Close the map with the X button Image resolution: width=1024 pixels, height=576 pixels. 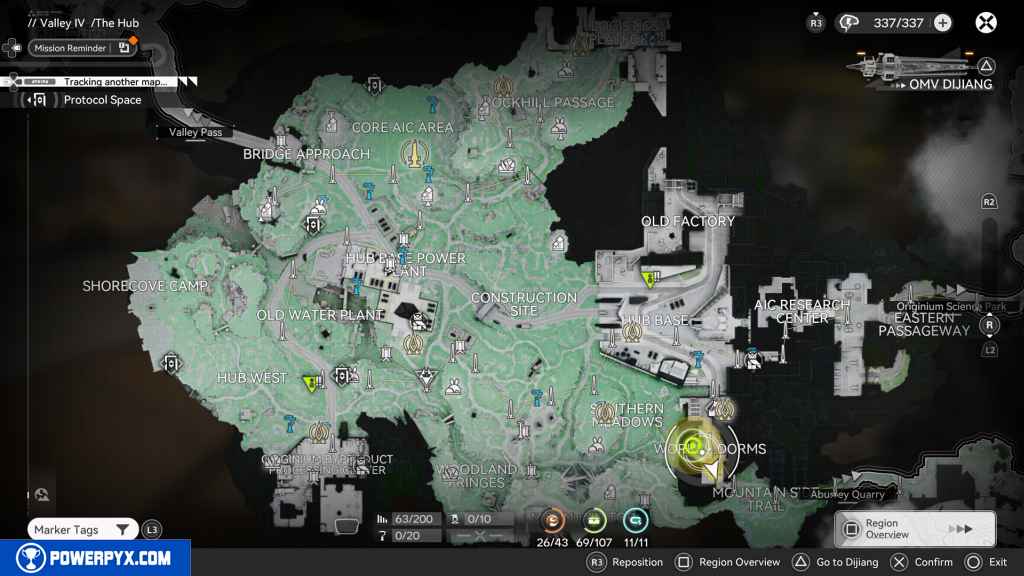click(986, 22)
